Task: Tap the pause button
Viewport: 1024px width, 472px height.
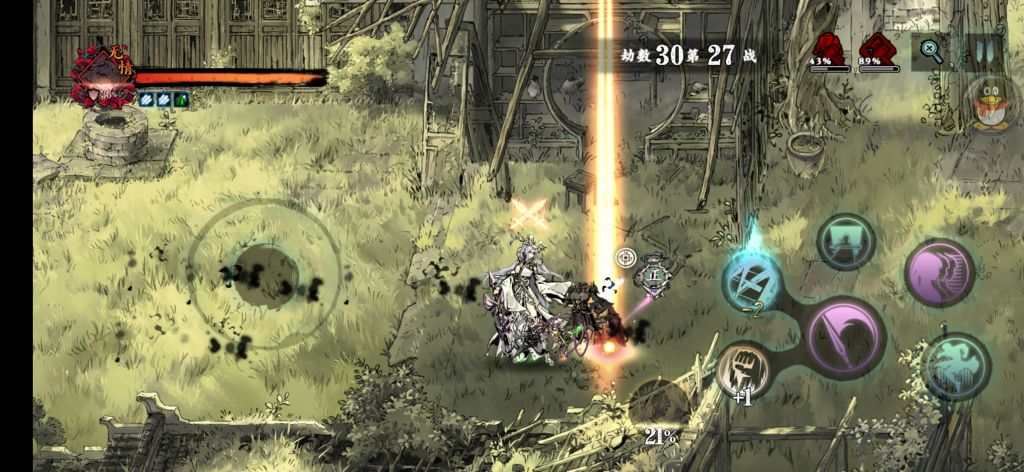Action: [983, 51]
